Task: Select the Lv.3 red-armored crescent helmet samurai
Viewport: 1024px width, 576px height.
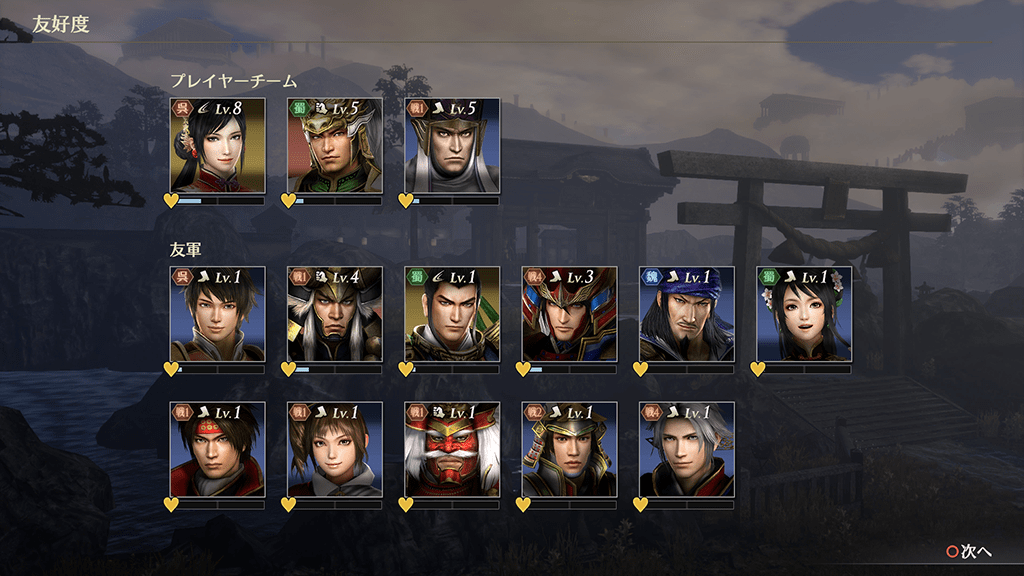Action: click(x=569, y=314)
